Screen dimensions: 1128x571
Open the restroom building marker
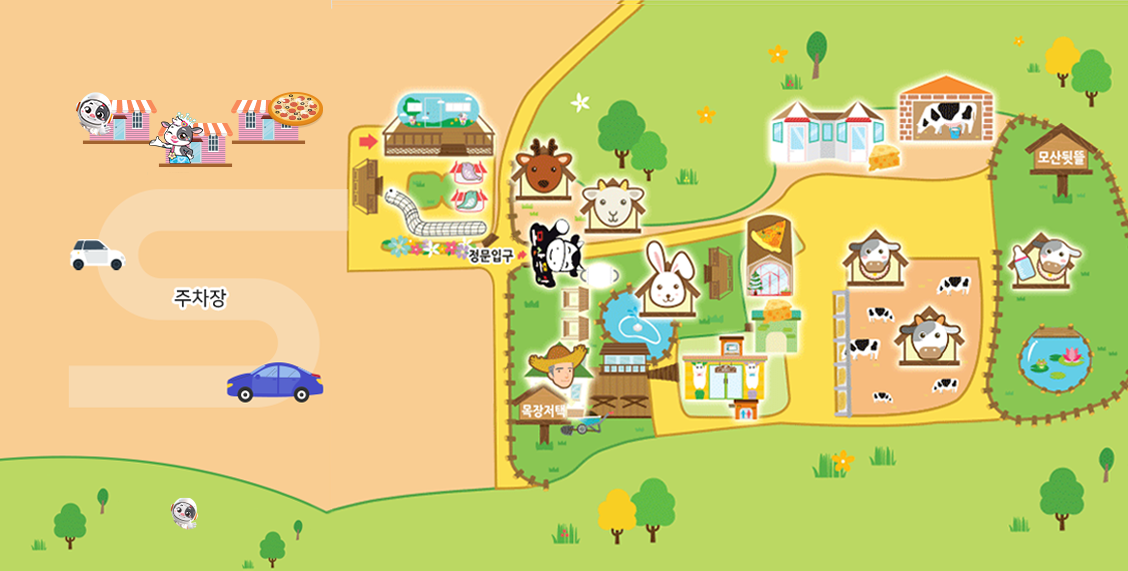pos(726,376)
